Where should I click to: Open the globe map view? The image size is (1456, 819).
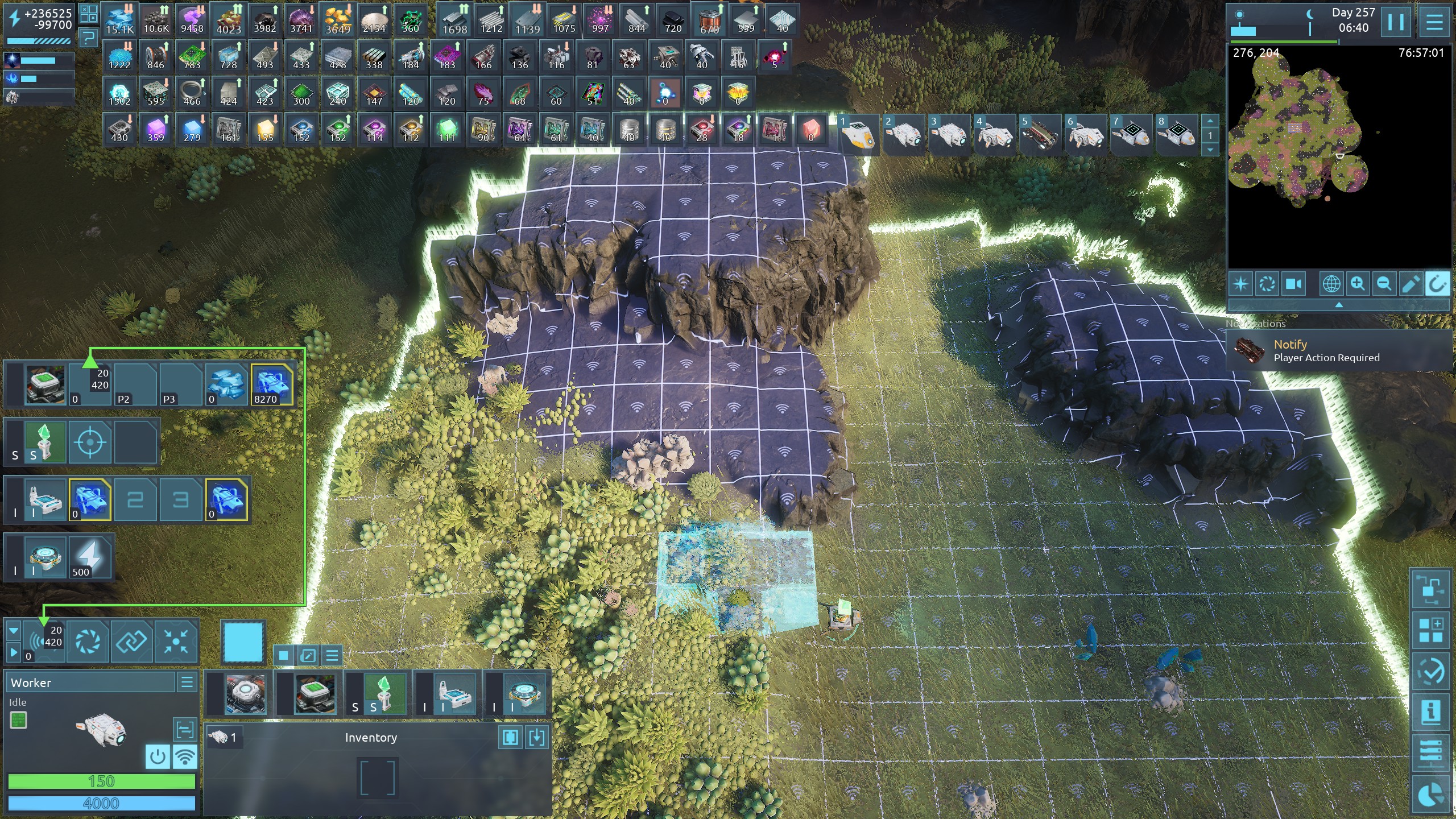coord(1331,284)
